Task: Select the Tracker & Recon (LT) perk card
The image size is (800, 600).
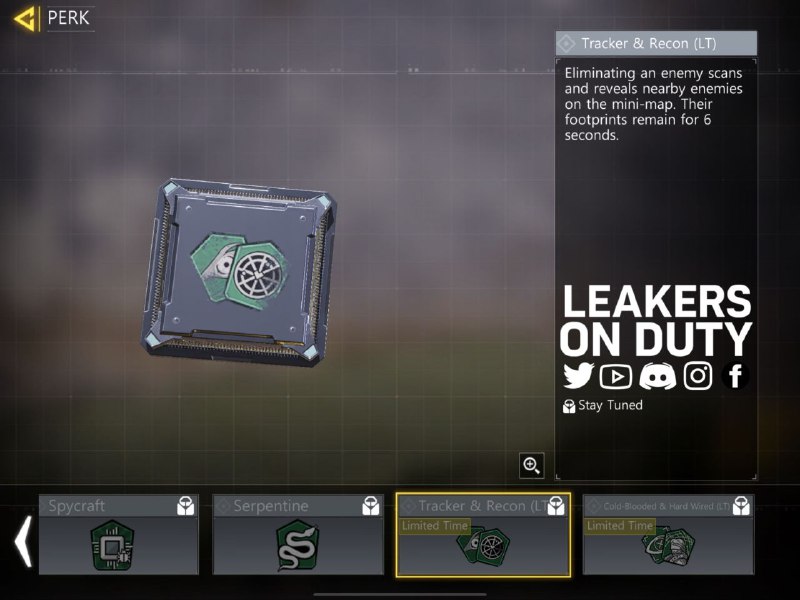Action: click(483, 535)
